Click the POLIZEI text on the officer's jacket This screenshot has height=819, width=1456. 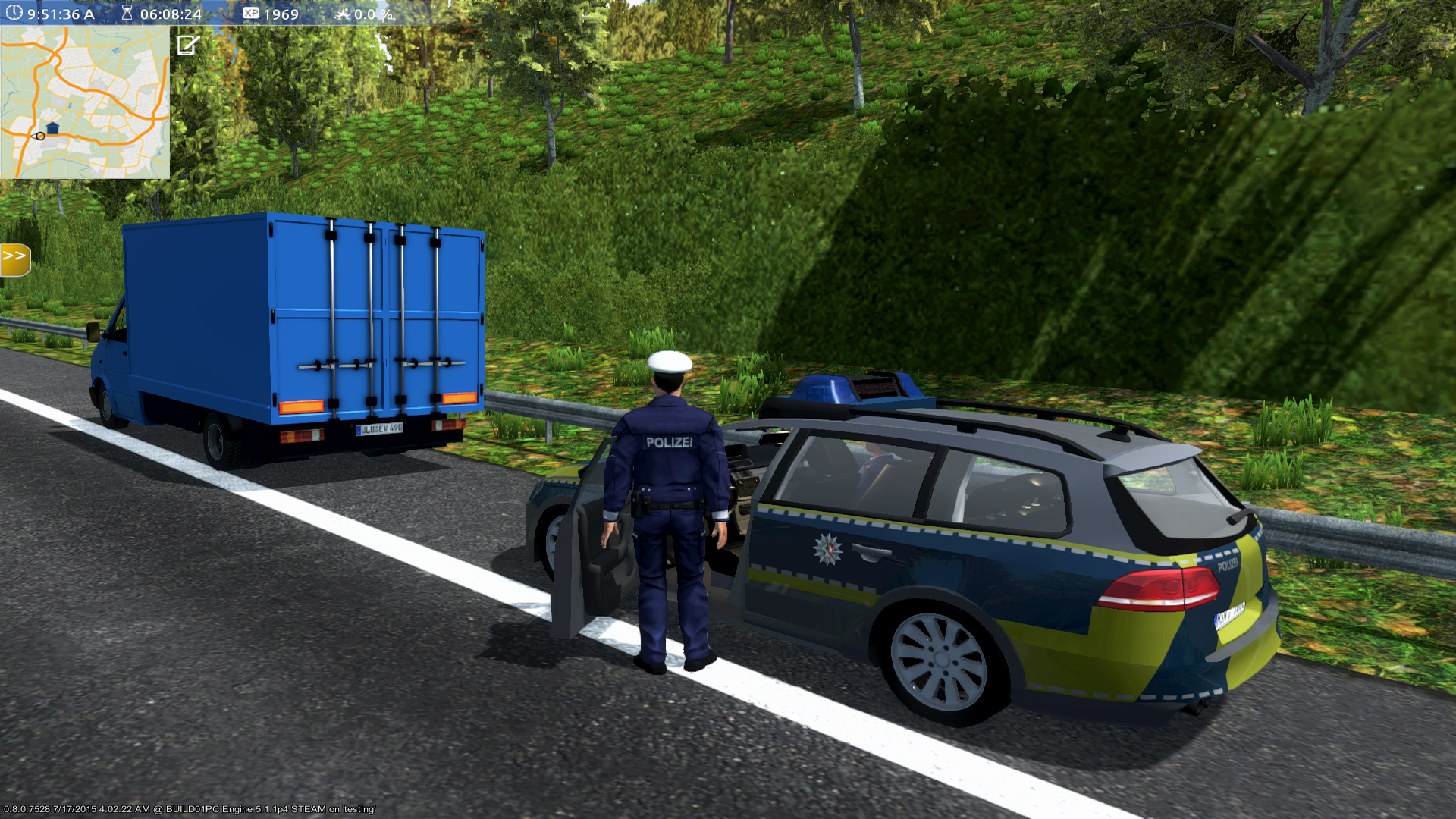(x=670, y=444)
